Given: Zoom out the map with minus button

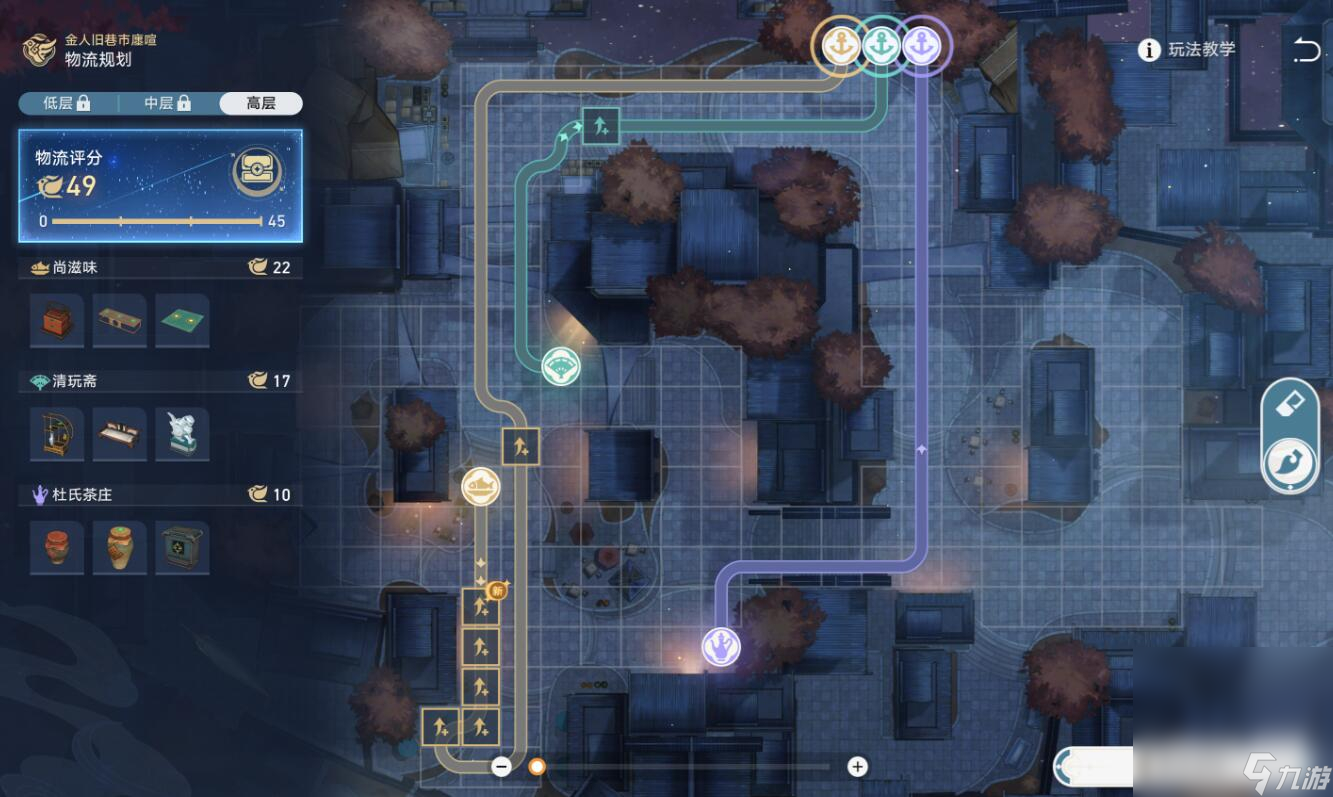Looking at the screenshot, I should pyautogui.click(x=502, y=767).
